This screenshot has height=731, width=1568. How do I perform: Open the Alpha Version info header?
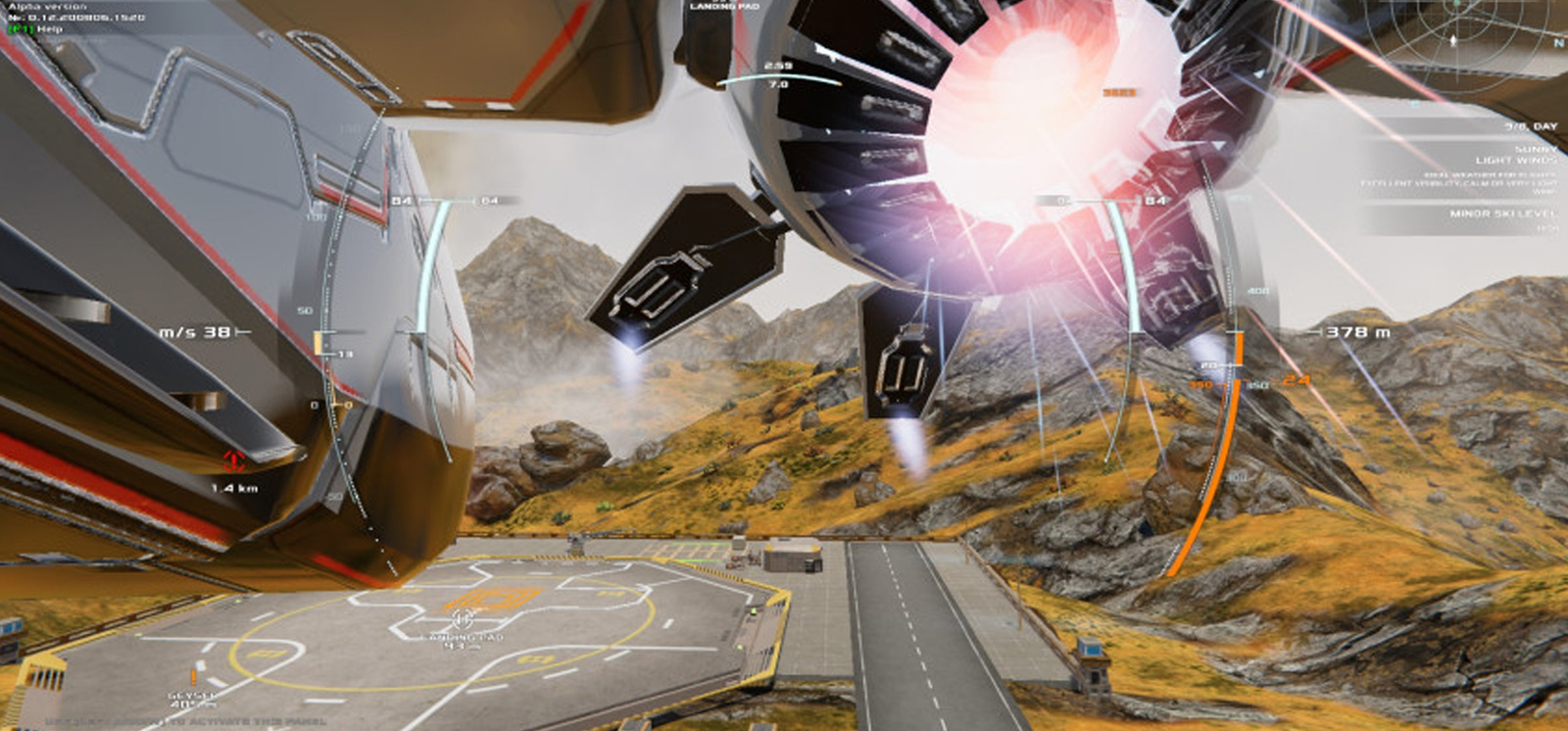(39, 8)
